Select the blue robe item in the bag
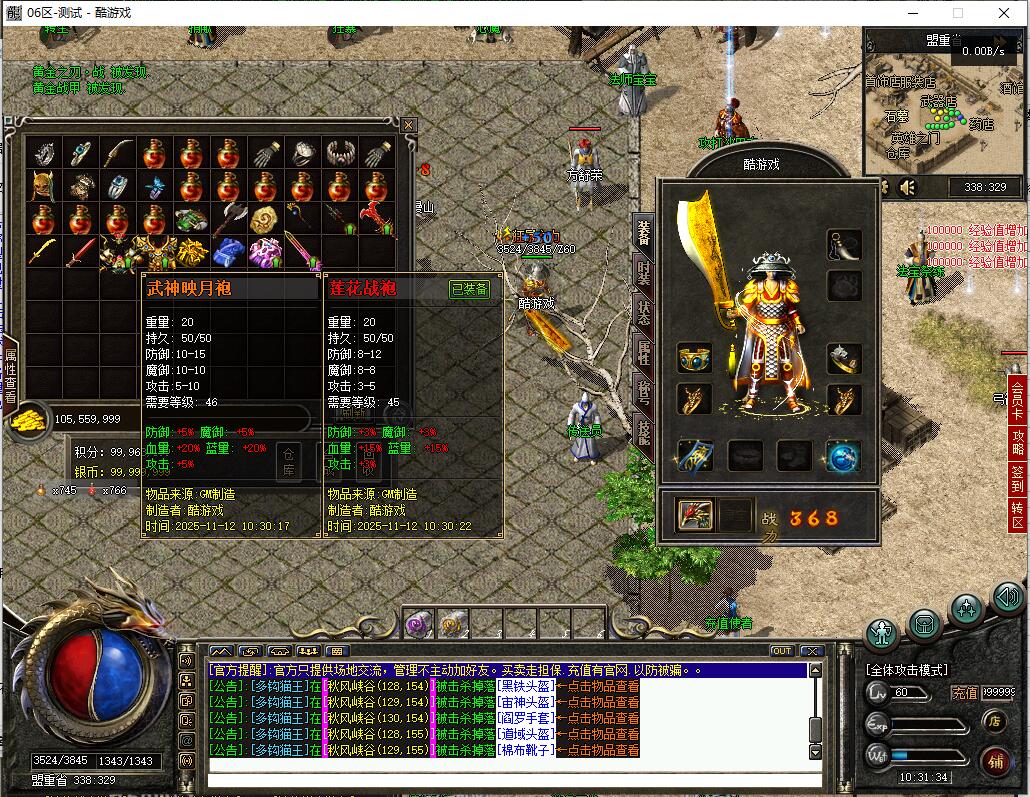The height and width of the screenshot is (797, 1030). coord(228,251)
